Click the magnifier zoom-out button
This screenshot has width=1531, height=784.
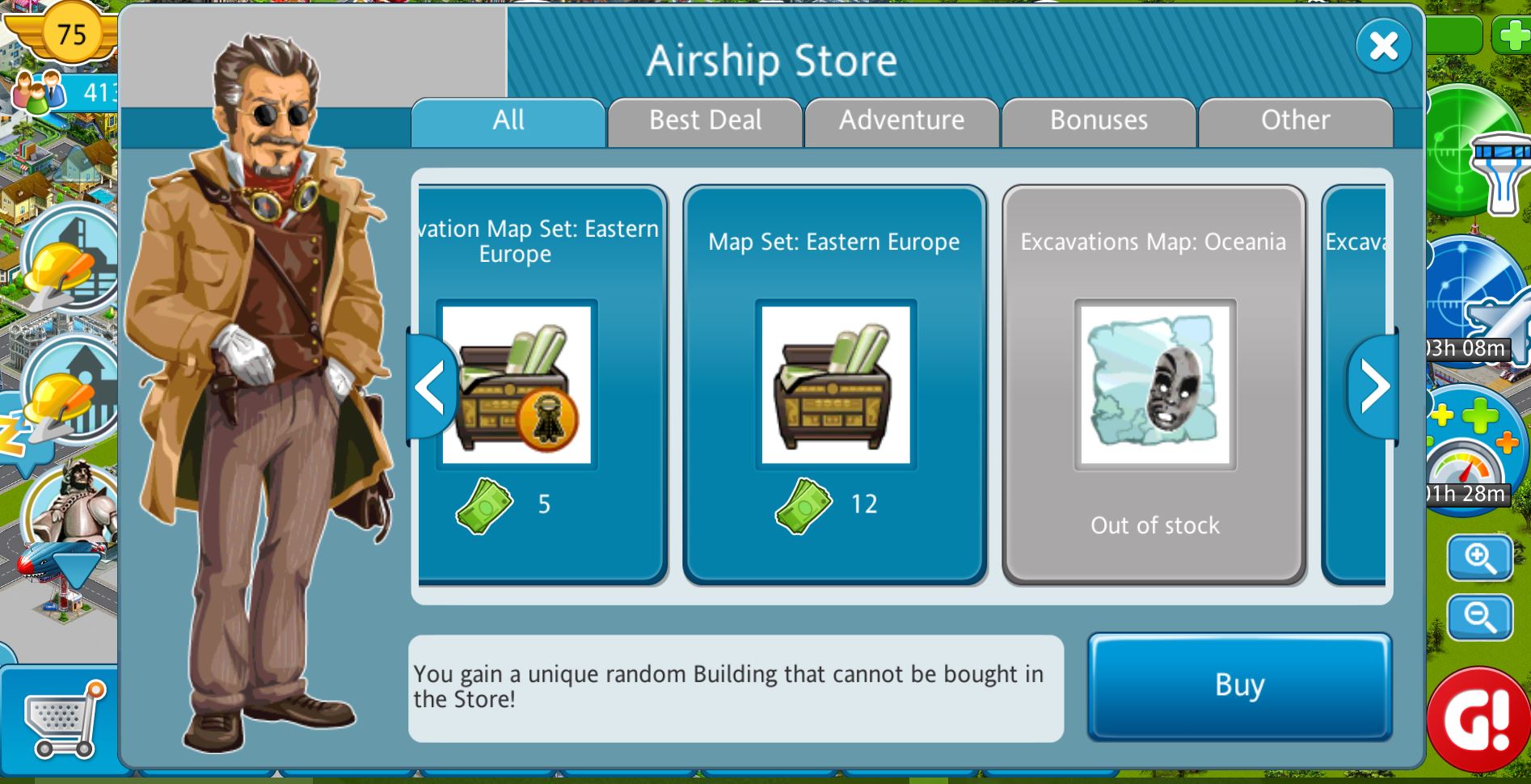(x=1479, y=618)
